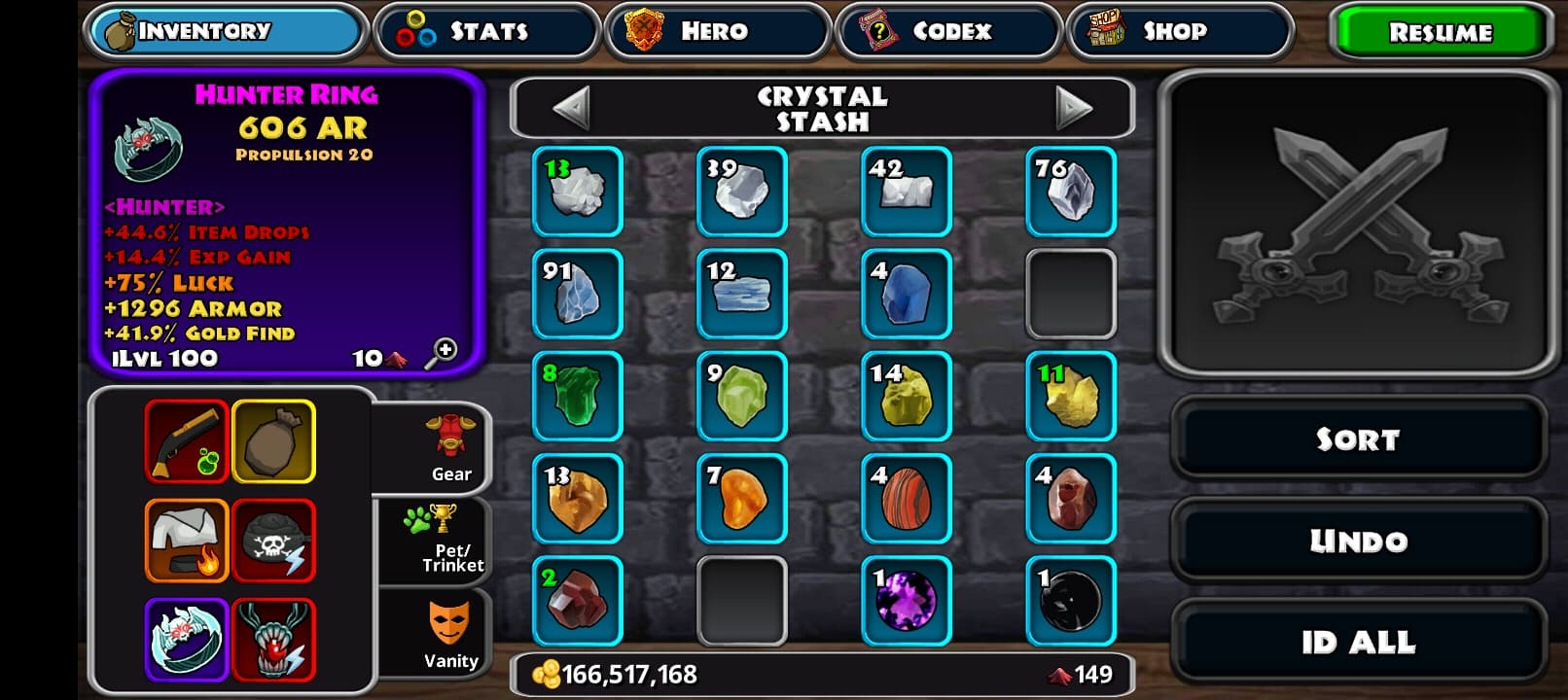This screenshot has height=700, width=1568.
Task: Open the Hero tab
Action: click(x=717, y=31)
